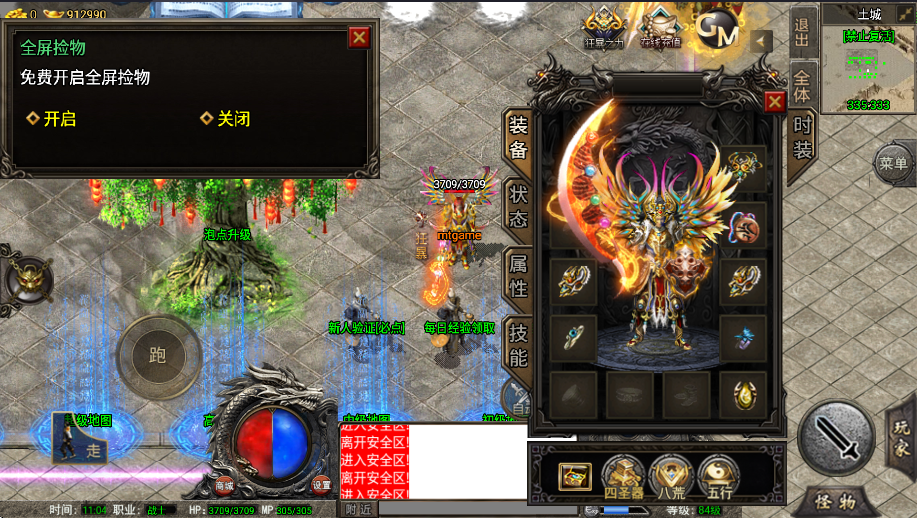Open the 在线充值 recharge icon
This screenshot has height=518, width=917.
(660, 29)
